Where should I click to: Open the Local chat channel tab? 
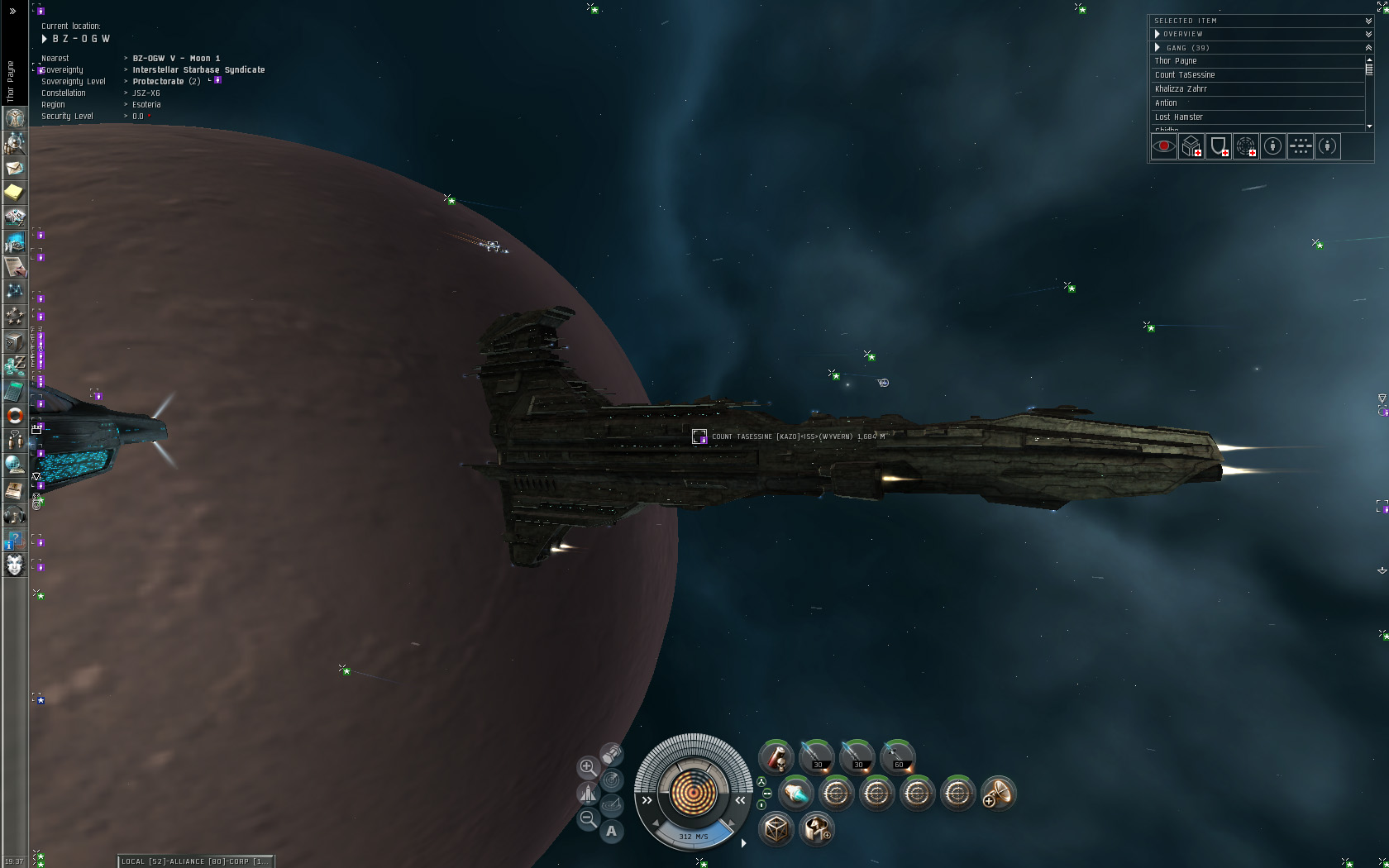[x=195, y=861]
